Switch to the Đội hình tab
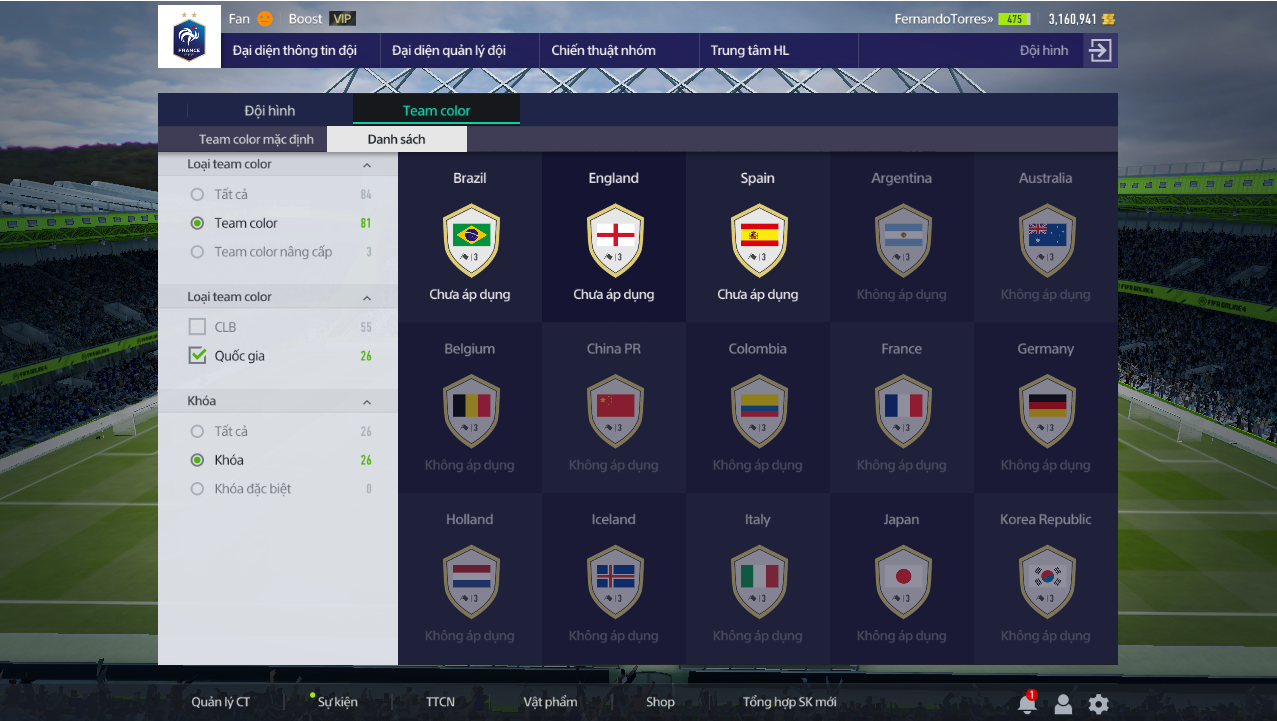This screenshot has height=721, width=1277. (x=270, y=111)
